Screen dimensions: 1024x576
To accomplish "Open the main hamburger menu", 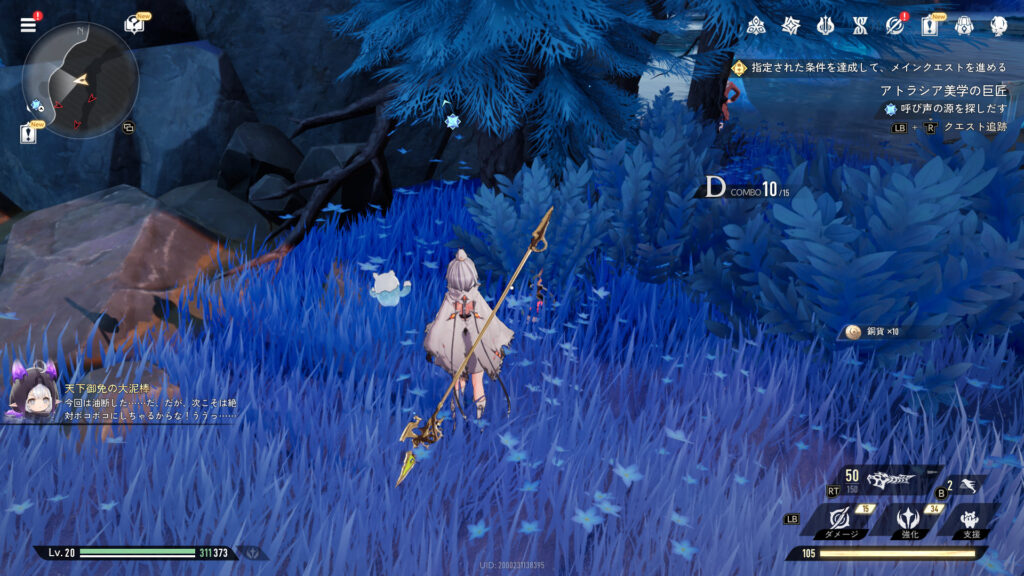I will coord(28,25).
